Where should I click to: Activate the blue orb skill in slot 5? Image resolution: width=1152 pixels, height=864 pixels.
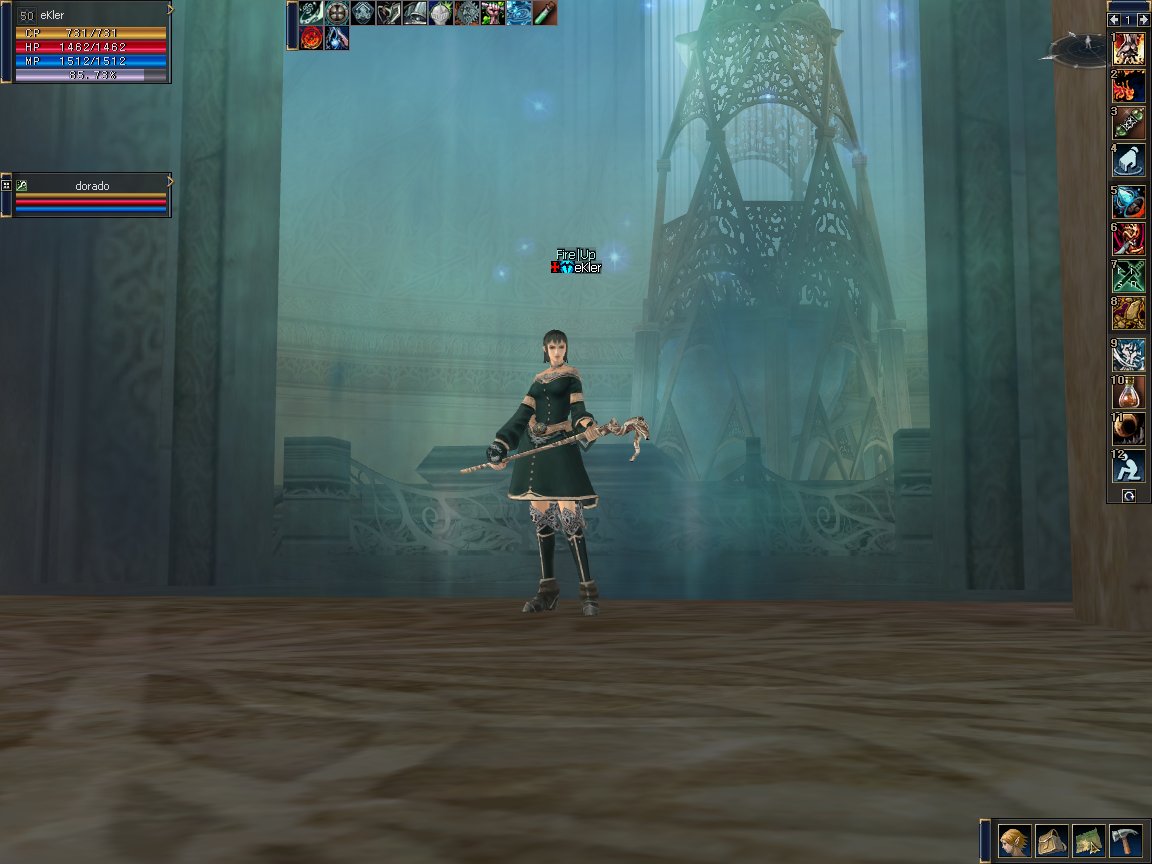pyautogui.click(x=1129, y=202)
